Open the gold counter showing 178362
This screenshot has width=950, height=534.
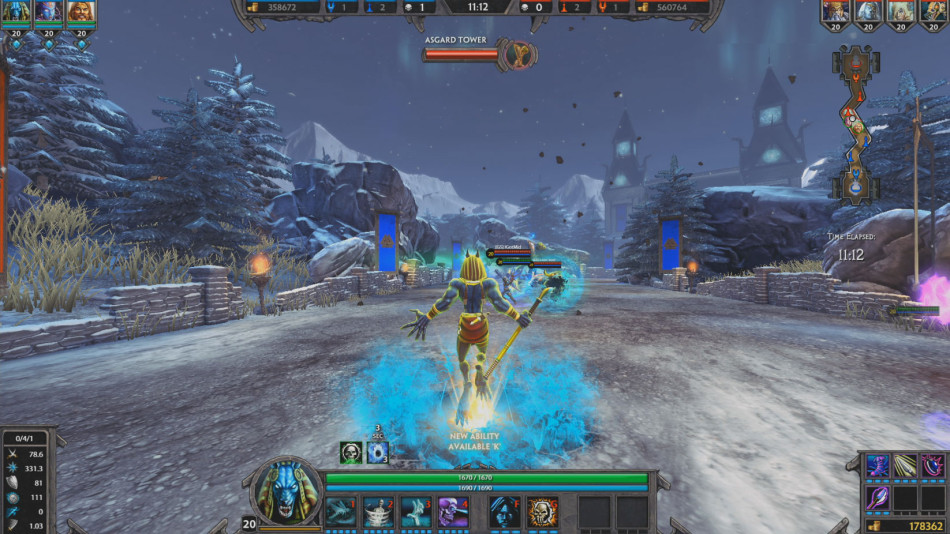click(x=905, y=526)
